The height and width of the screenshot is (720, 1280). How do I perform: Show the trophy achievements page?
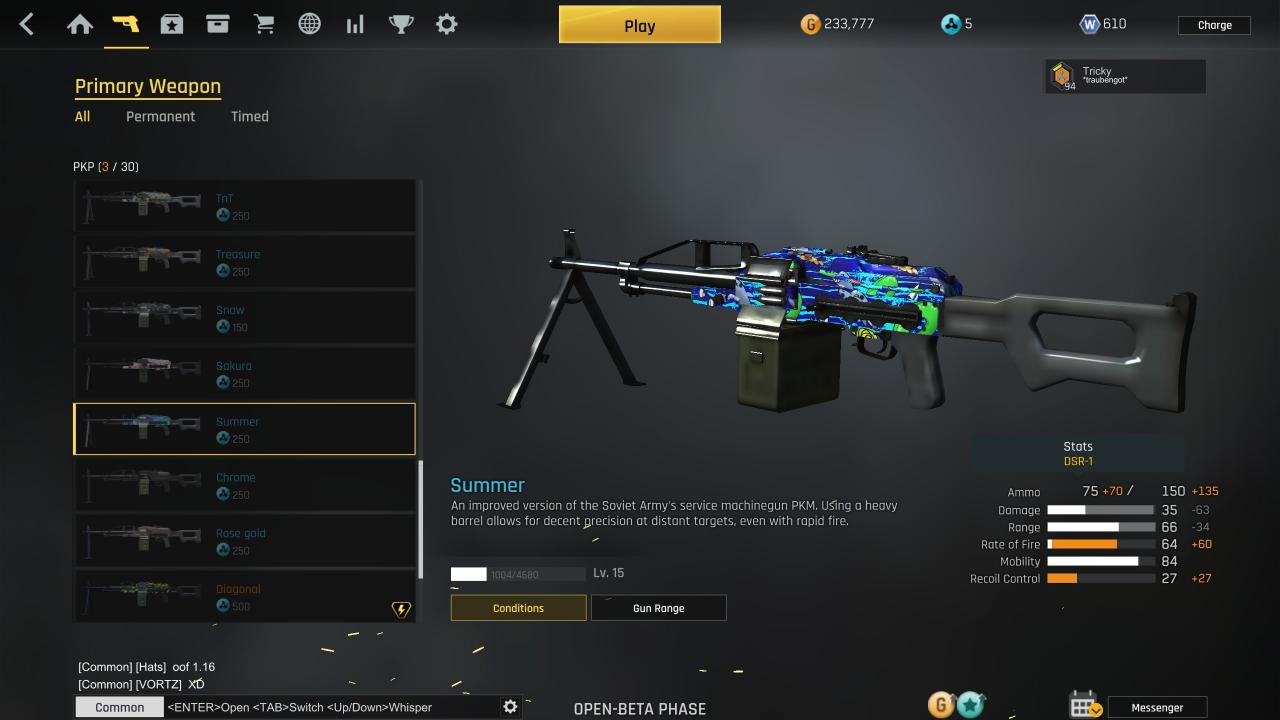[401, 25]
